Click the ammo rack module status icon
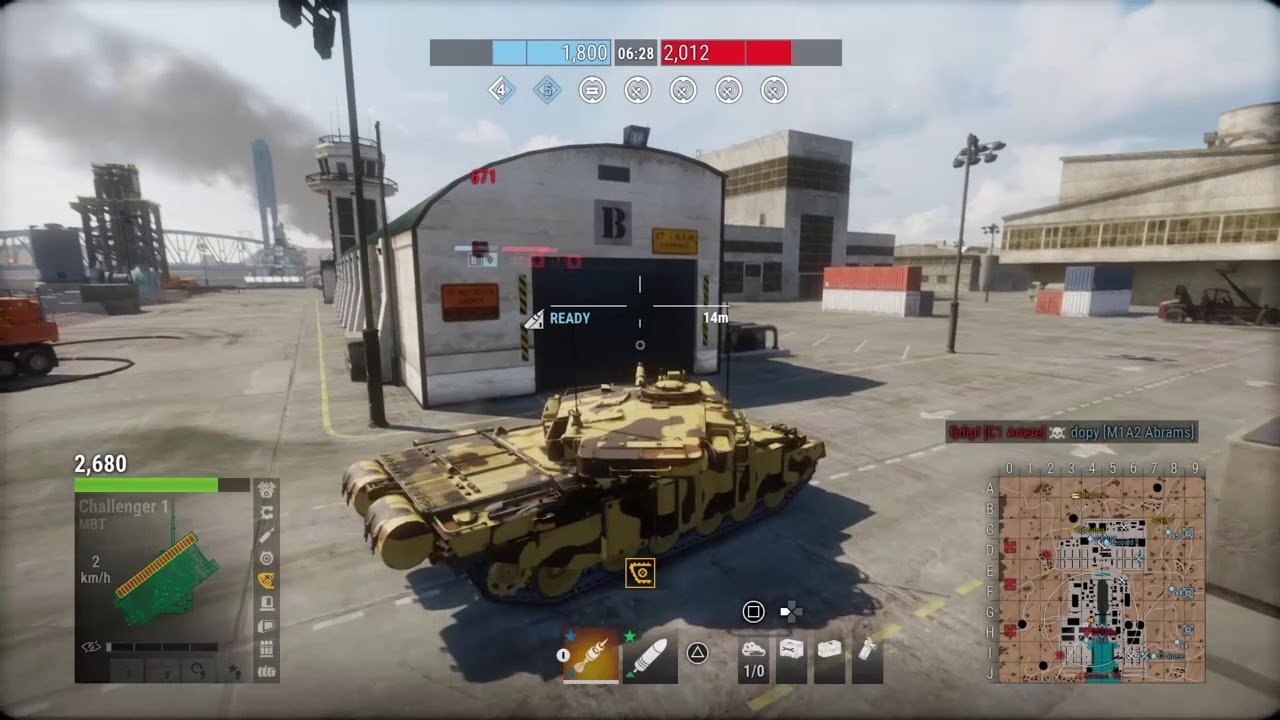The image size is (1280, 720). pos(267,649)
